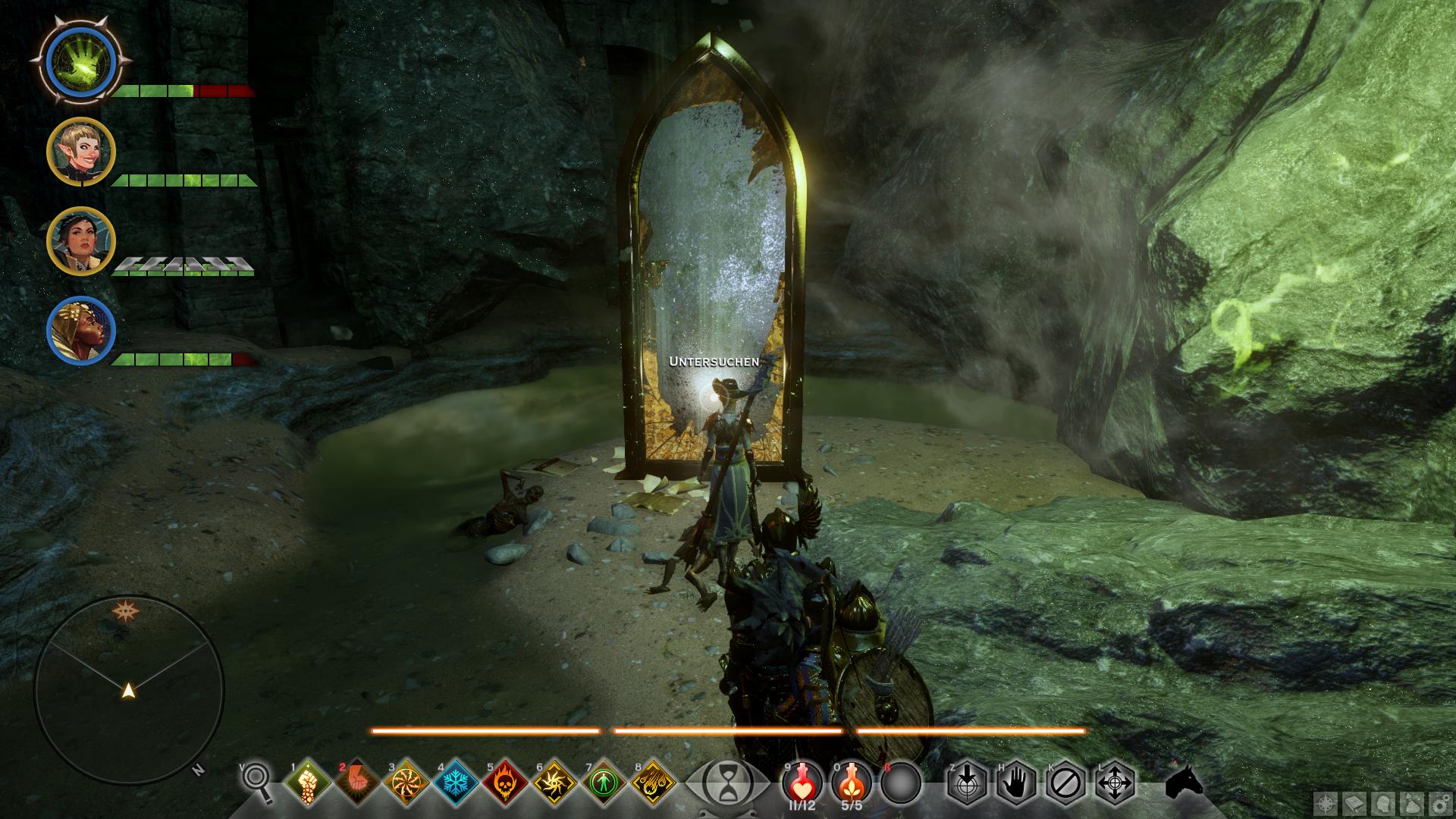This screenshot has height=819, width=1456.
Task: Cast the blue snowflake ice ability
Action: (457, 783)
